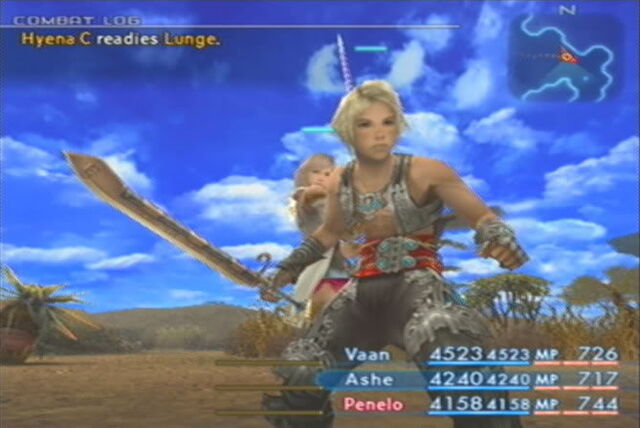Select Vaan in the party list
The image size is (640, 428).
[x=365, y=354]
